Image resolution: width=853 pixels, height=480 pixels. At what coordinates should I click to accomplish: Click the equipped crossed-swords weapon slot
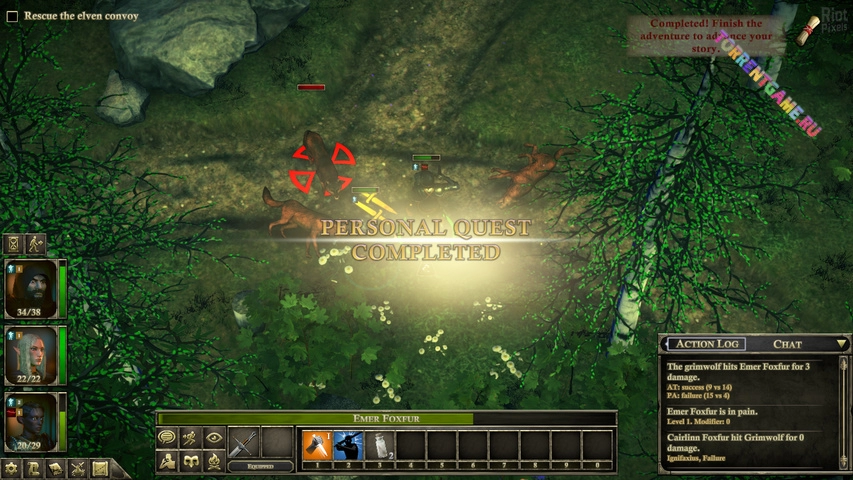(245, 442)
